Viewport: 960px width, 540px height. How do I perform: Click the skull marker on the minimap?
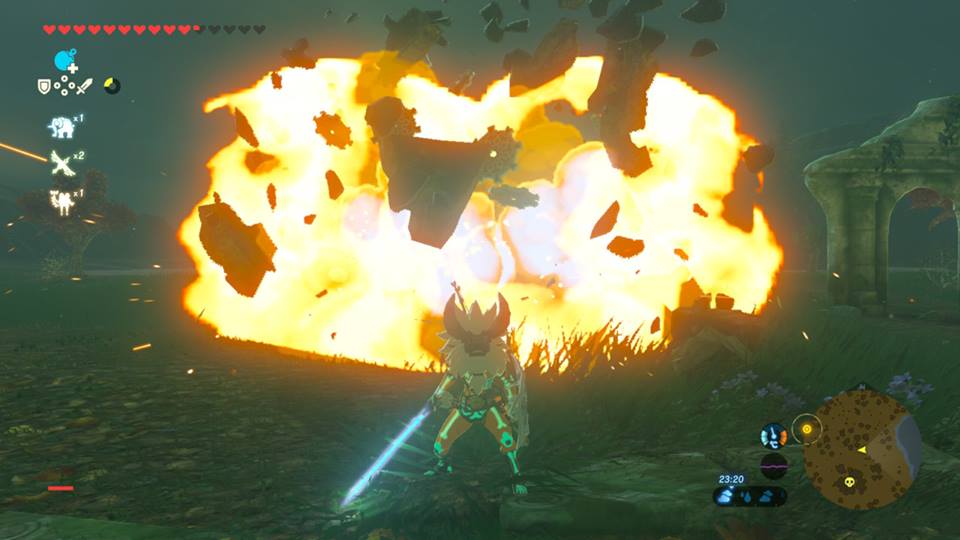(x=847, y=482)
